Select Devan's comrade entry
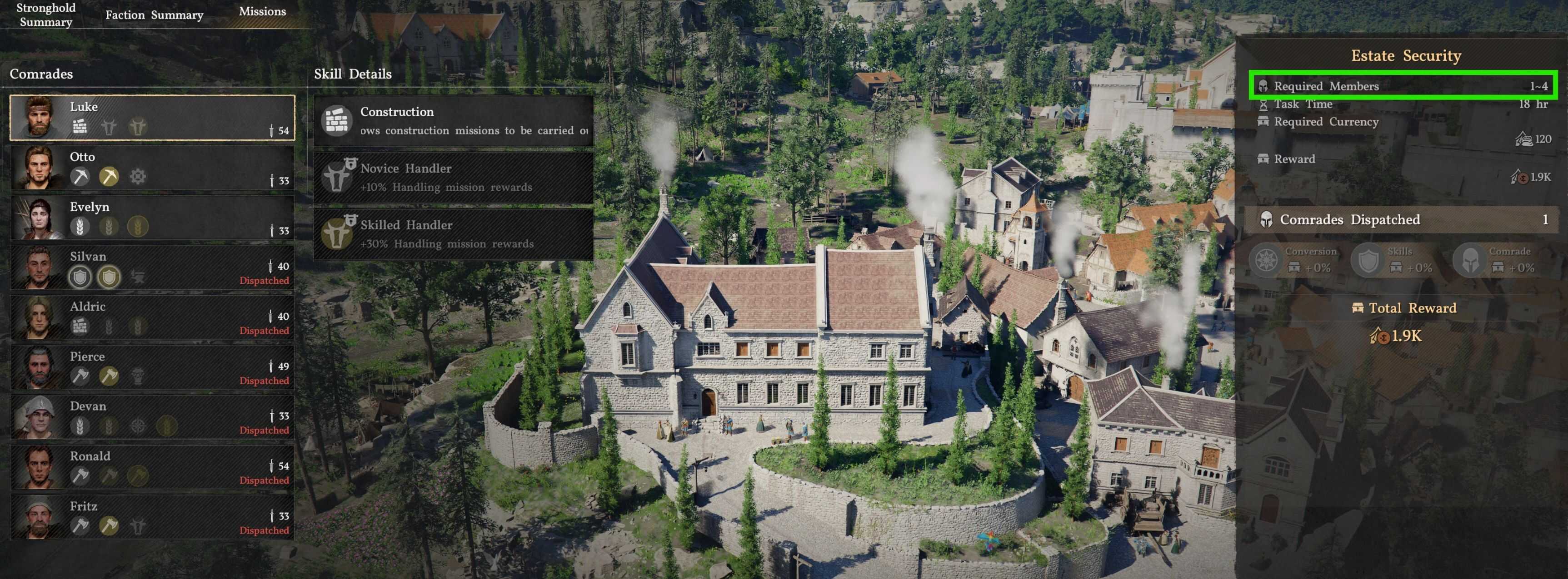The width and height of the screenshot is (1568, 579). (x=152, y=416)
